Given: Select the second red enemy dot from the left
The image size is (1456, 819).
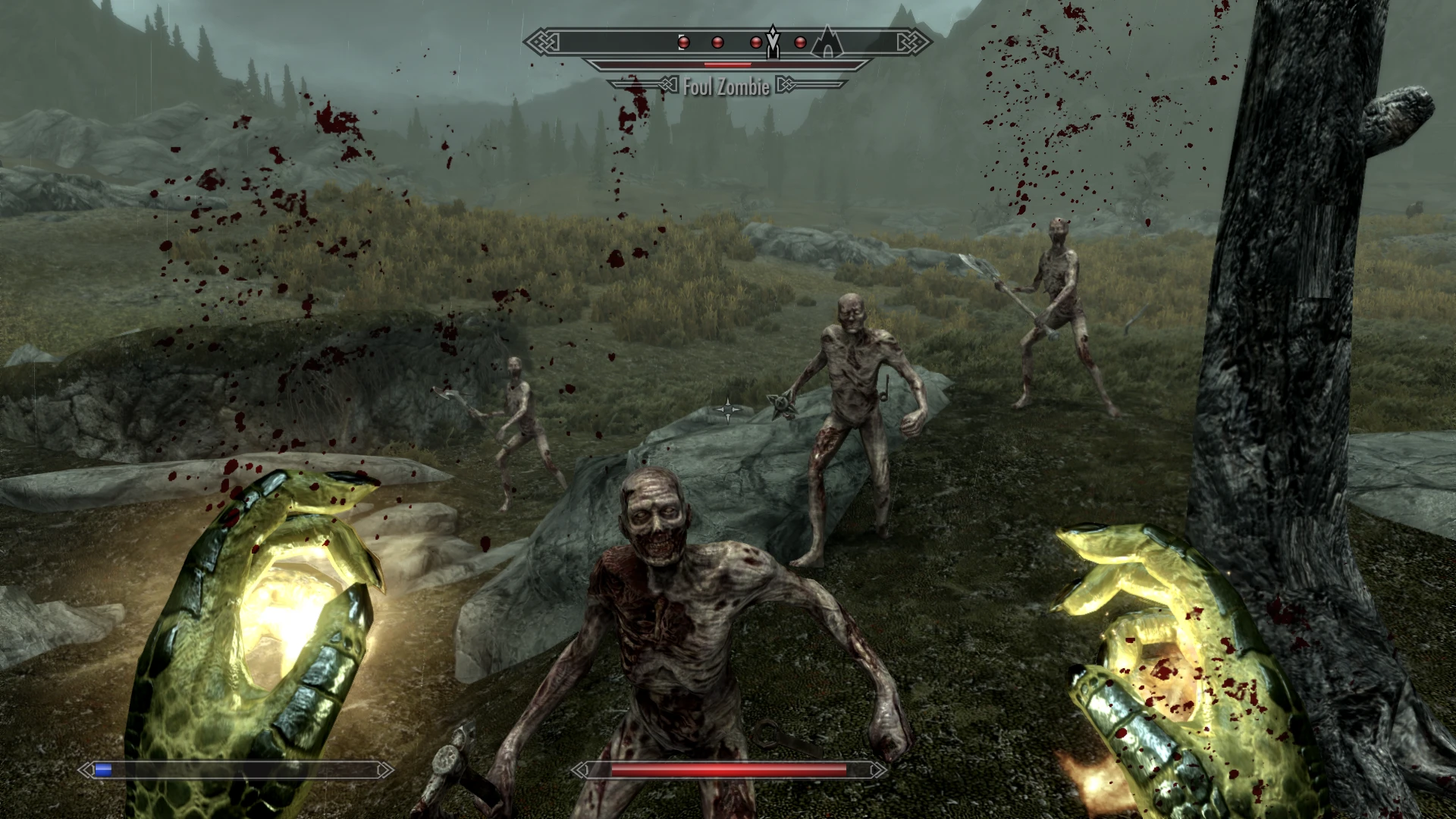Looking at the screenshot, I should 716,42.
